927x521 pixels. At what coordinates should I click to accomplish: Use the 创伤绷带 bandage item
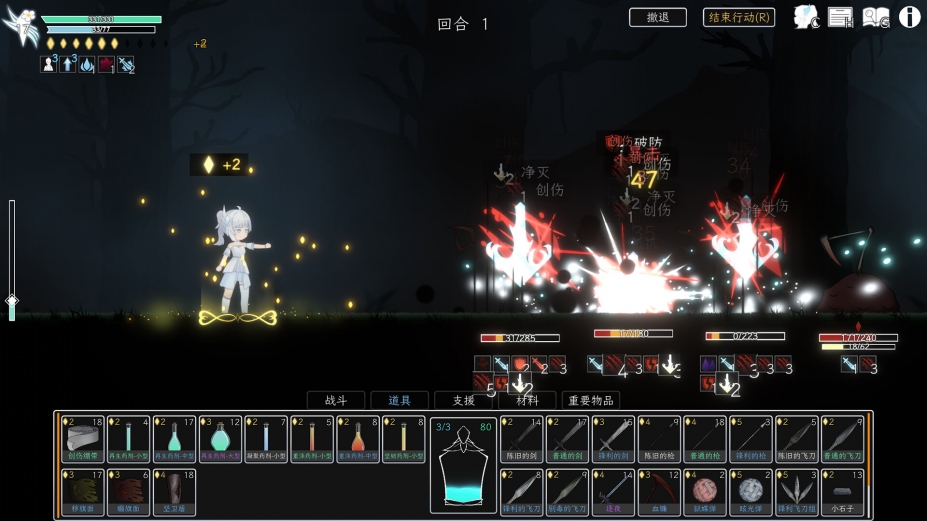pos(82,439)
